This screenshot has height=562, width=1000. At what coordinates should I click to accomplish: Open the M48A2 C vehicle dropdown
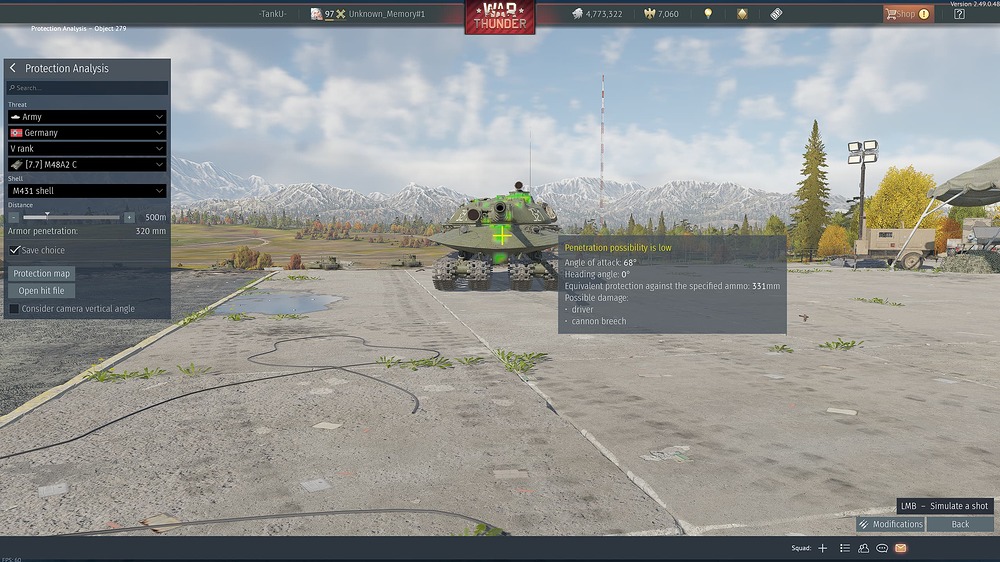click(x=87, y=165)
